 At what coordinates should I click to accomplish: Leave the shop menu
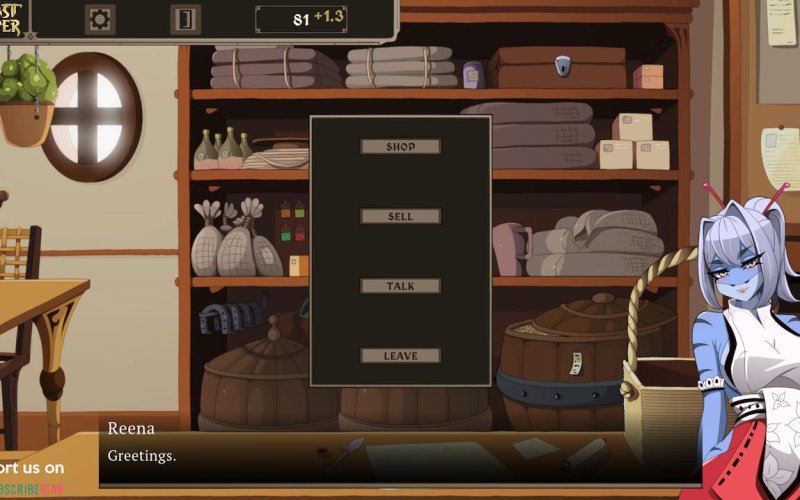pyautogui.click(x=400, y=356)
